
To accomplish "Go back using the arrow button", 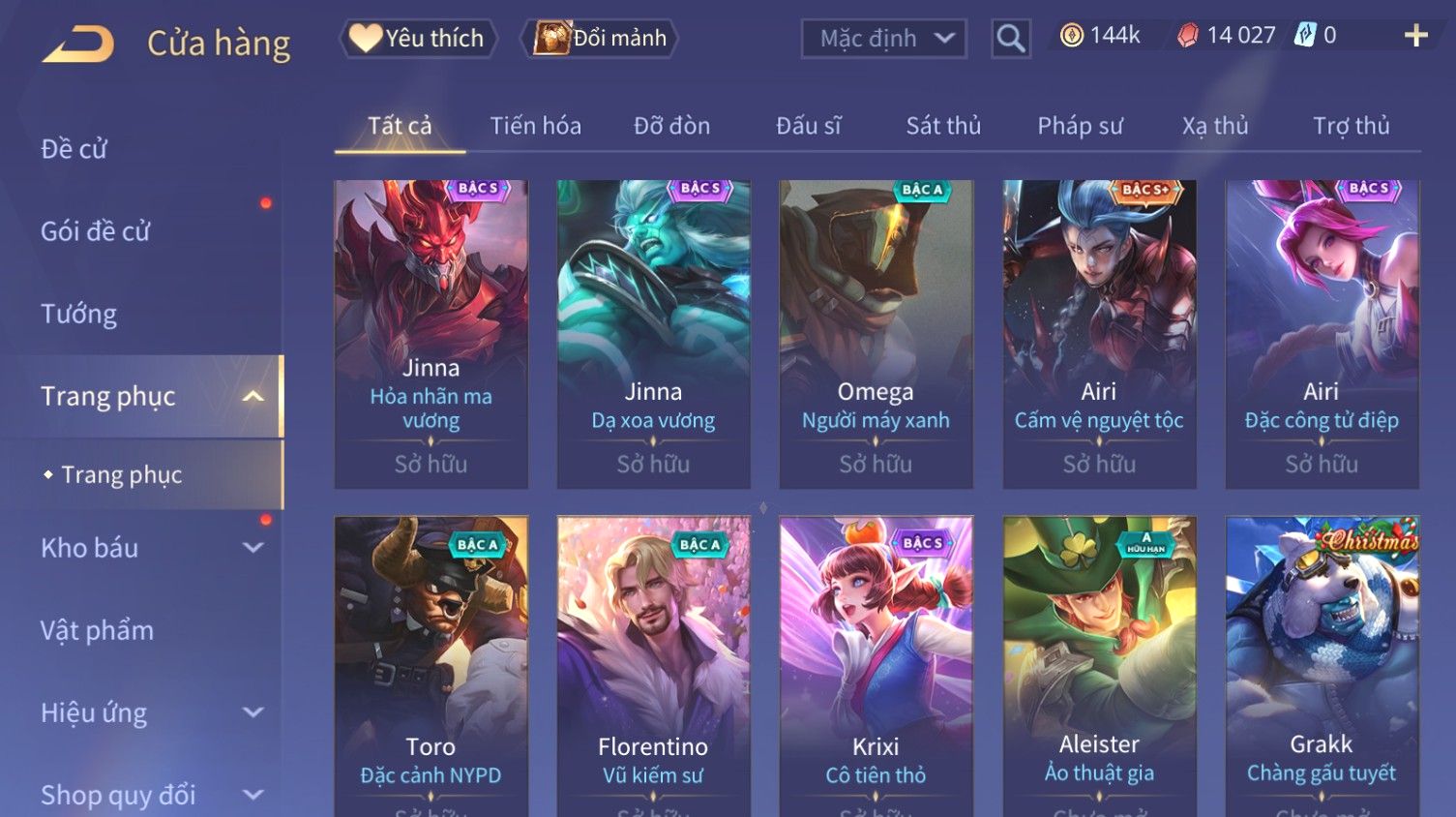I will (x=78, y=44).
